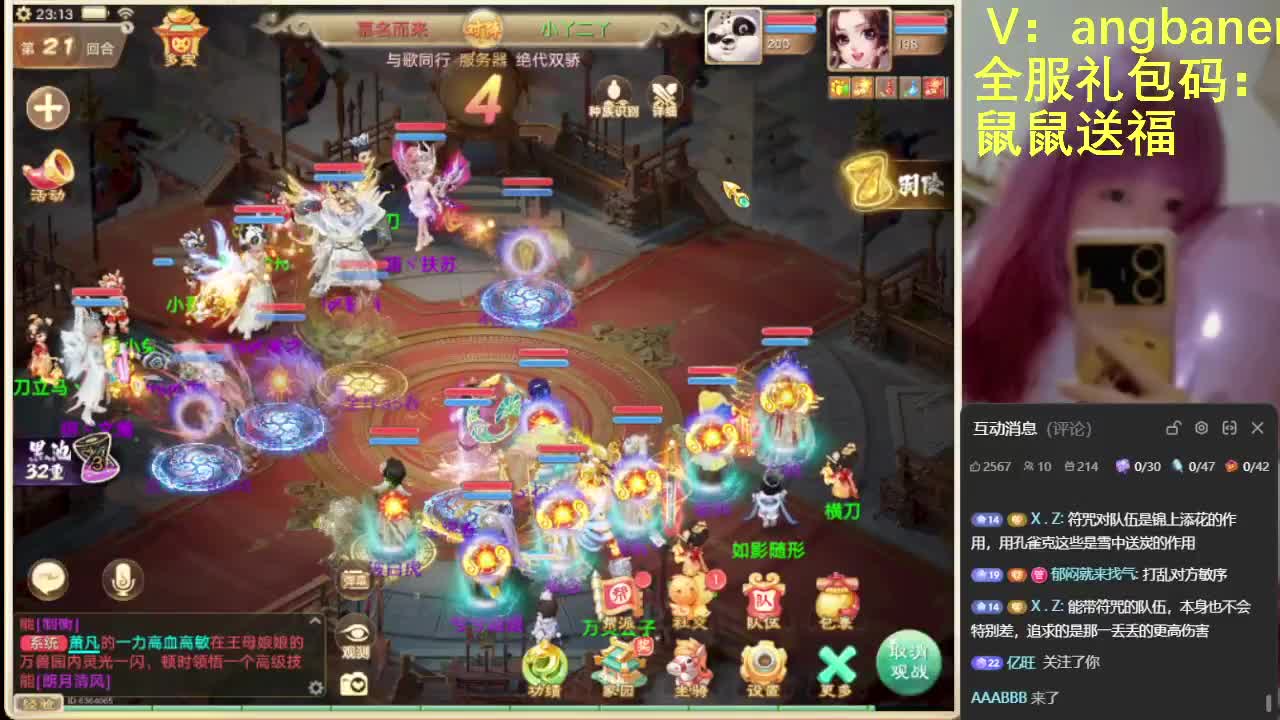Open the 设置 settings icon
This screenshot has width=1280, height=720.
pos(764,662)
